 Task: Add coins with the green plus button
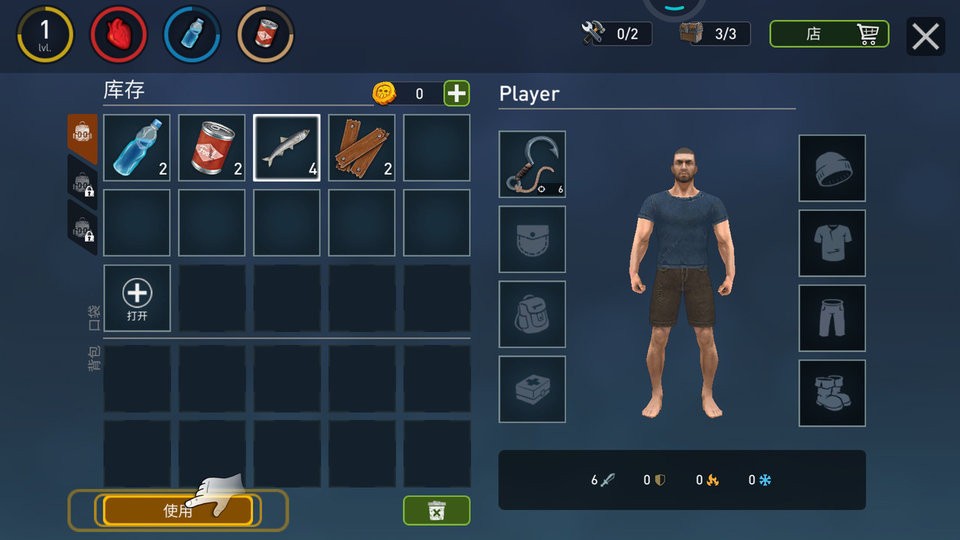click(456, 94)
